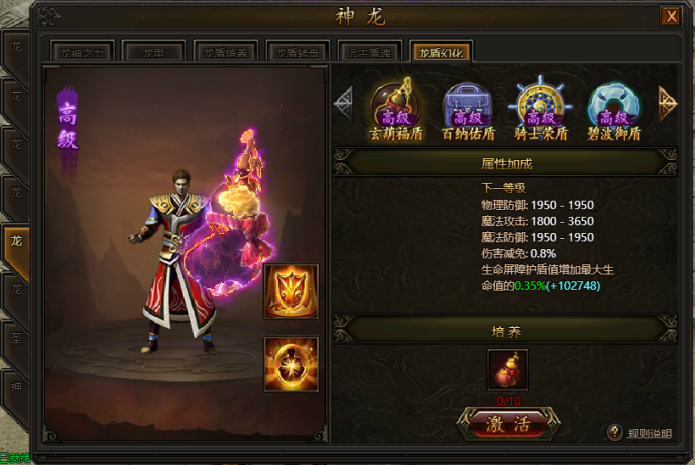Select the 玄葫福盾 shield
The height and width of the screenshot is (465, 695).
click(397, 109)
